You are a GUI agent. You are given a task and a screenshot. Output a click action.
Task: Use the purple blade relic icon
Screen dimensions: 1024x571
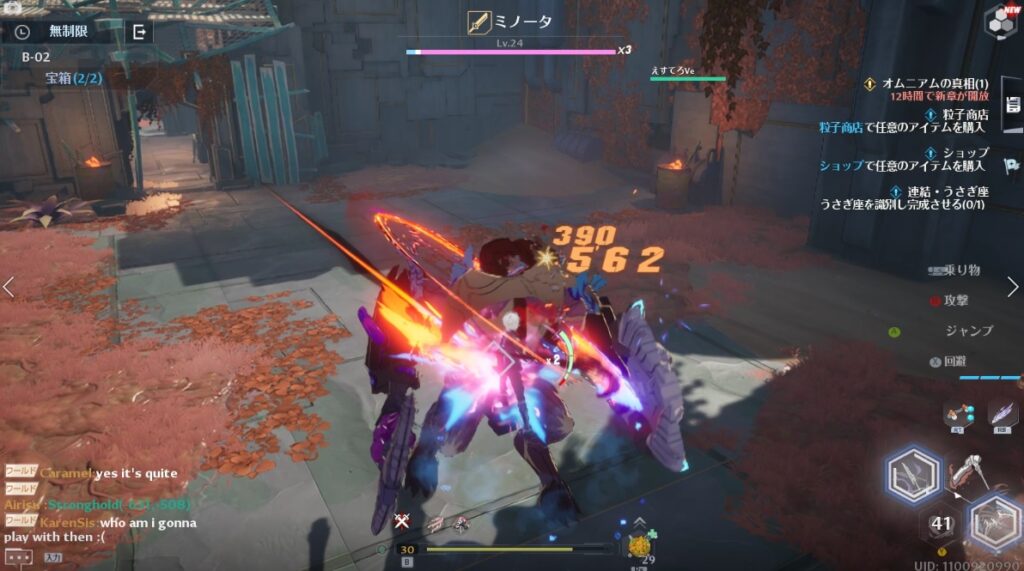[x=1000, y=414]
